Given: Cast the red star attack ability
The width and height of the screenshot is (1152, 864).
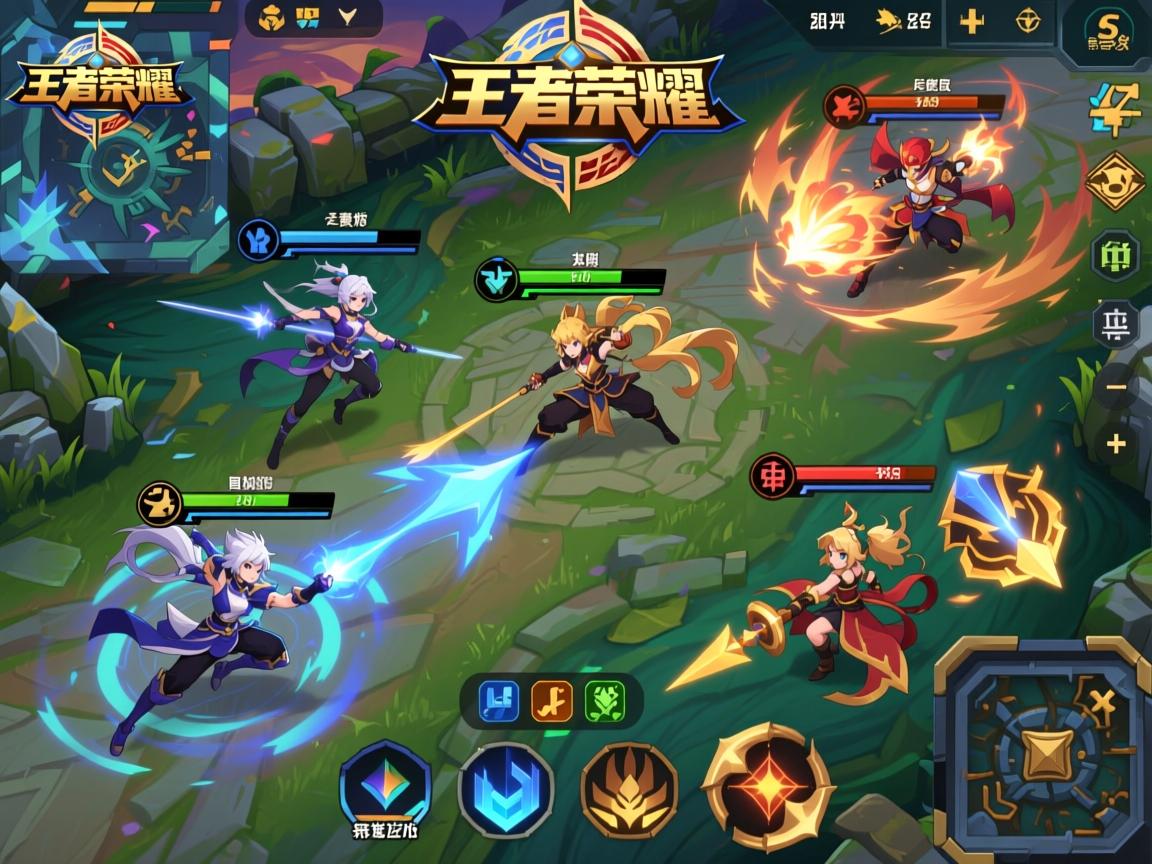Looking at the screenshot, I should pos(767,786).
